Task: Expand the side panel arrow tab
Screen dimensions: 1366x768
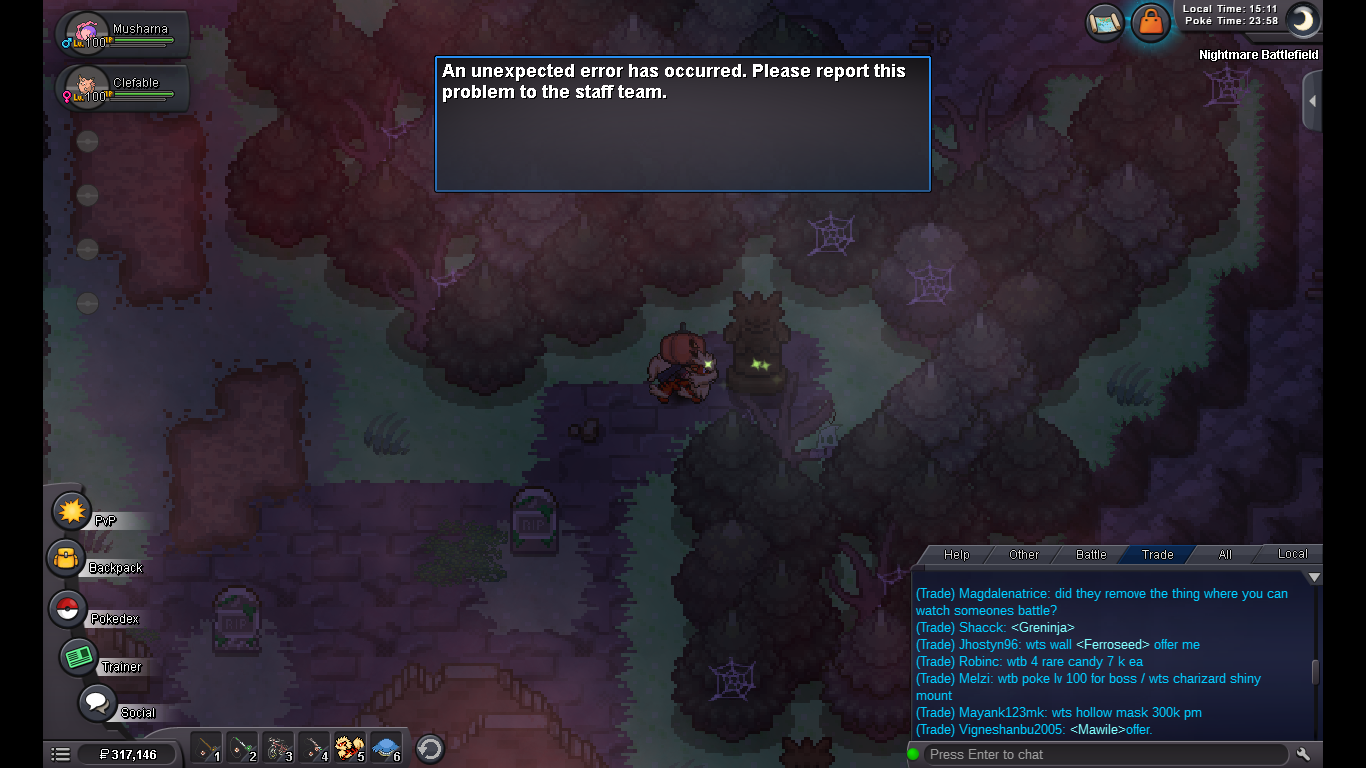Action: (1312, 101)
